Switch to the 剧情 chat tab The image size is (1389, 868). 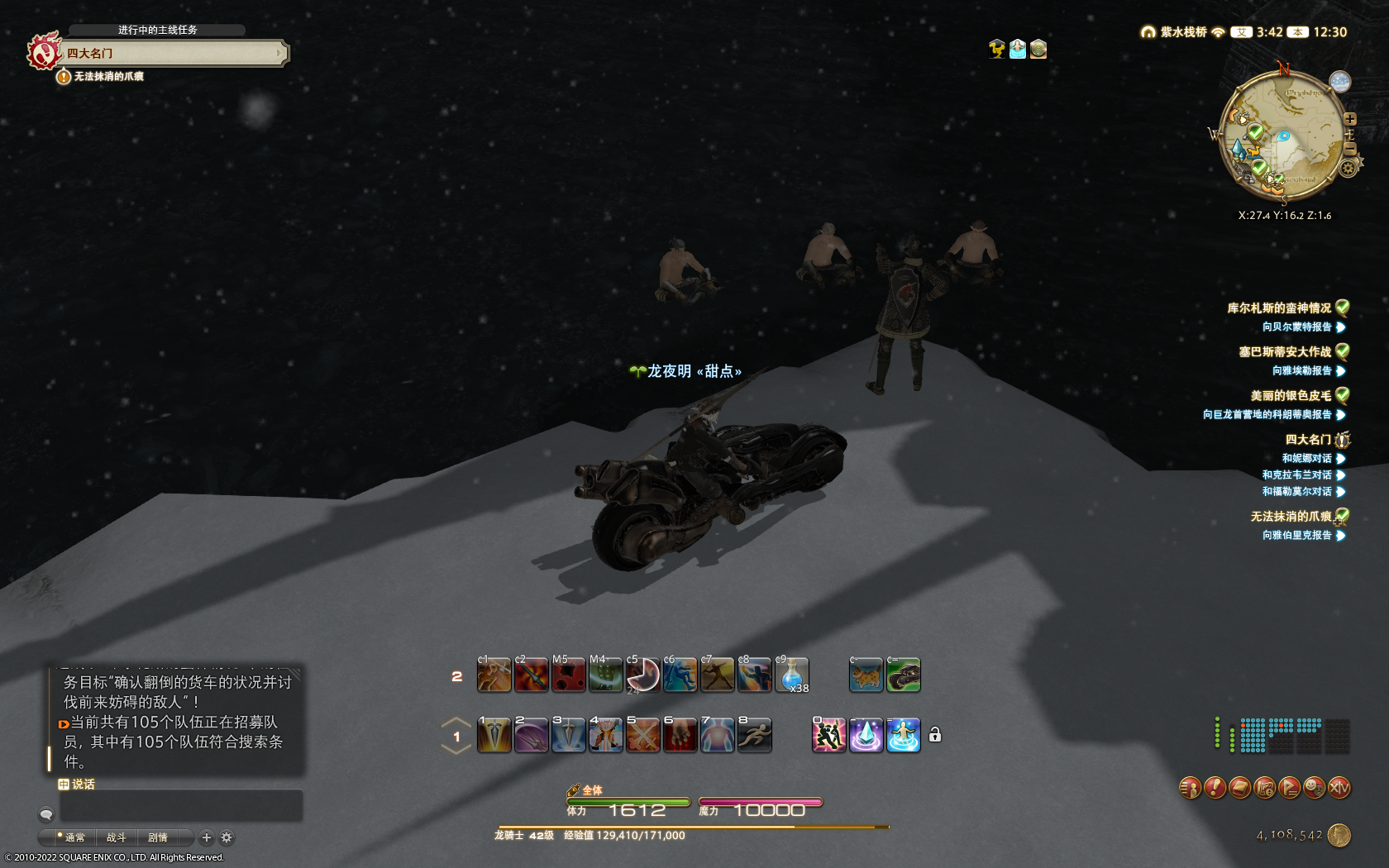click(157, 837)
